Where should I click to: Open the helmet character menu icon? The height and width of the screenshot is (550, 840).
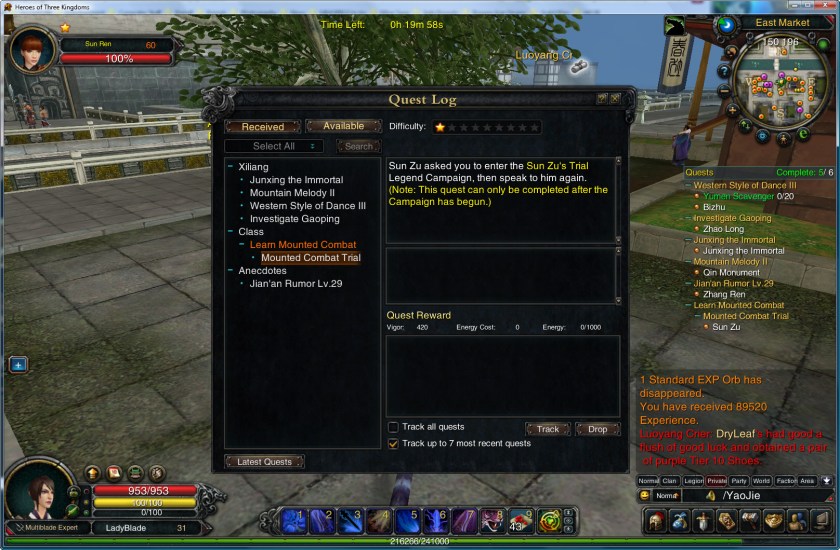pyautogui.click(x=655, y=520)
